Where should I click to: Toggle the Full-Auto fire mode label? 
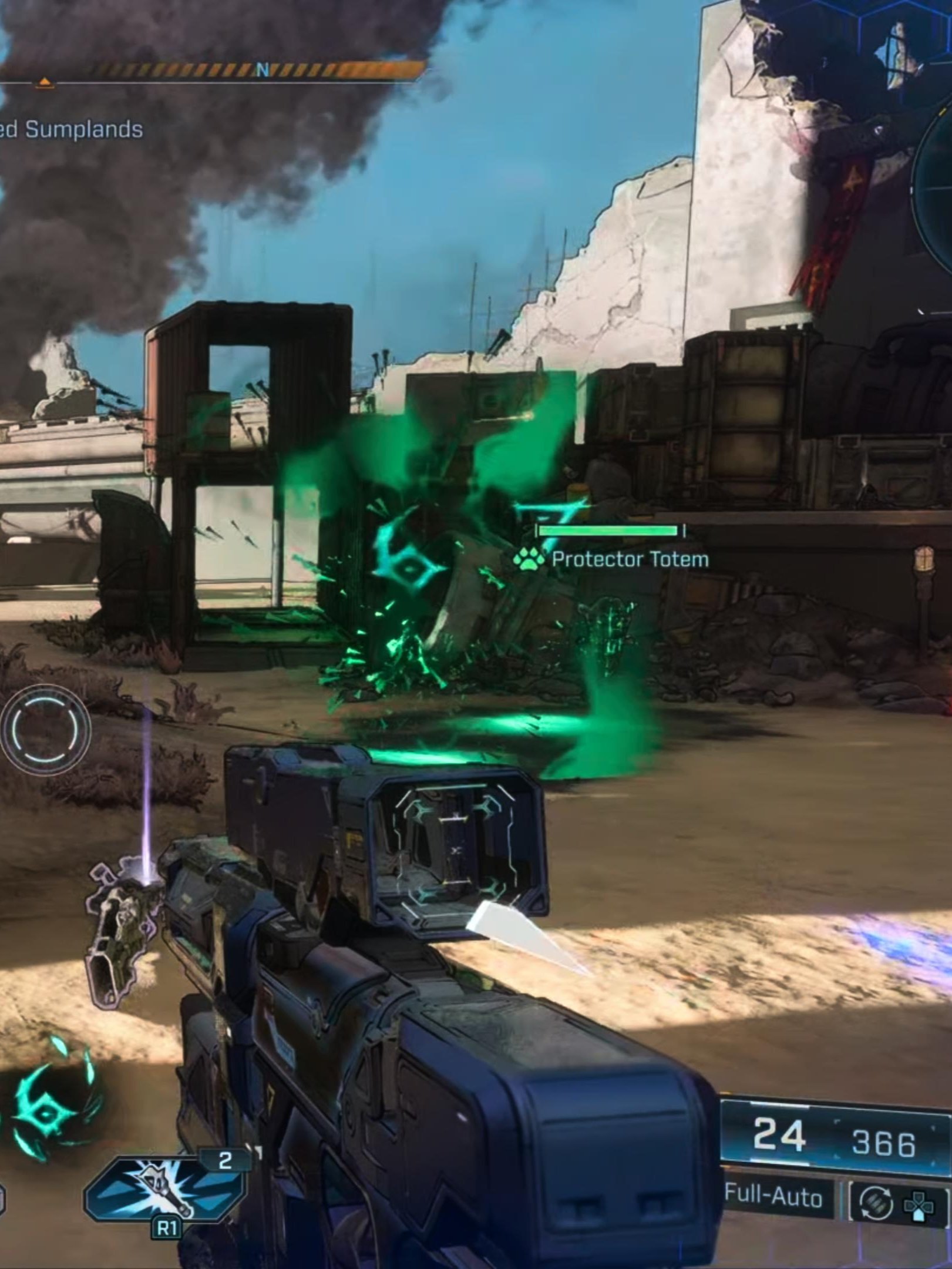(x=773, y=1197)
